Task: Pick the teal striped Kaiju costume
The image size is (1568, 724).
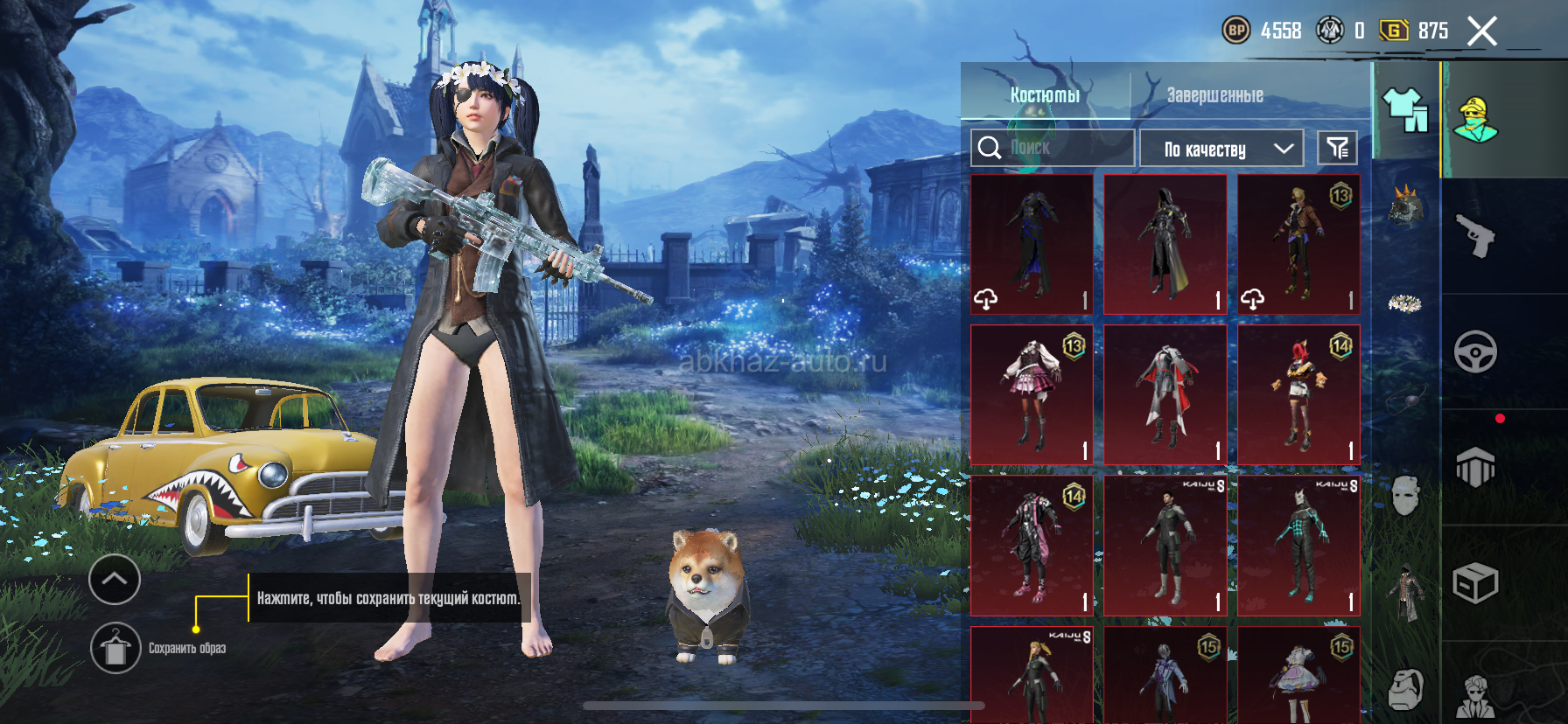Action: [x=1299, y=546]
